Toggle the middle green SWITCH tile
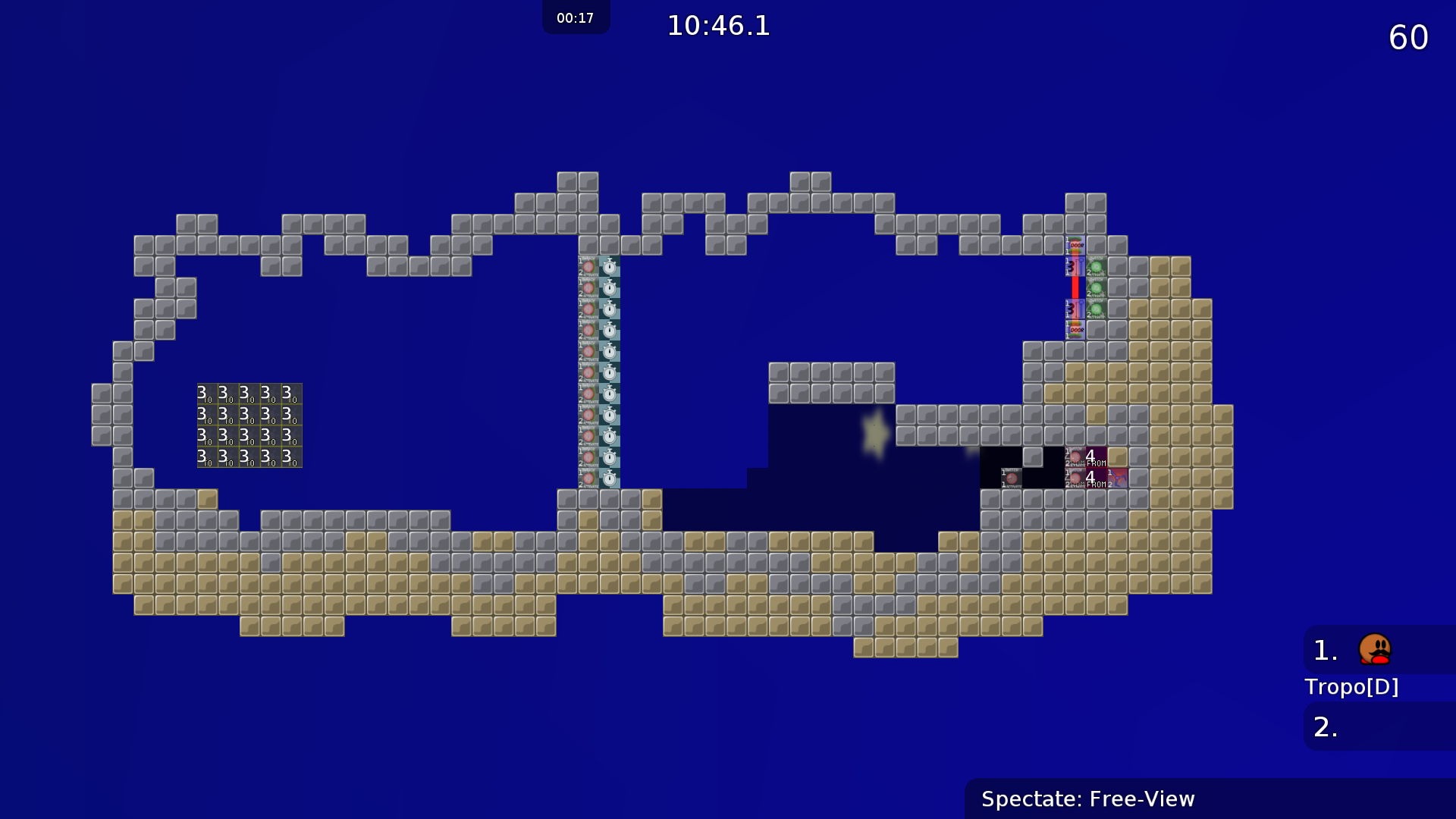The width and height of the screenshot is (1456, 819). coord(1097,287)
